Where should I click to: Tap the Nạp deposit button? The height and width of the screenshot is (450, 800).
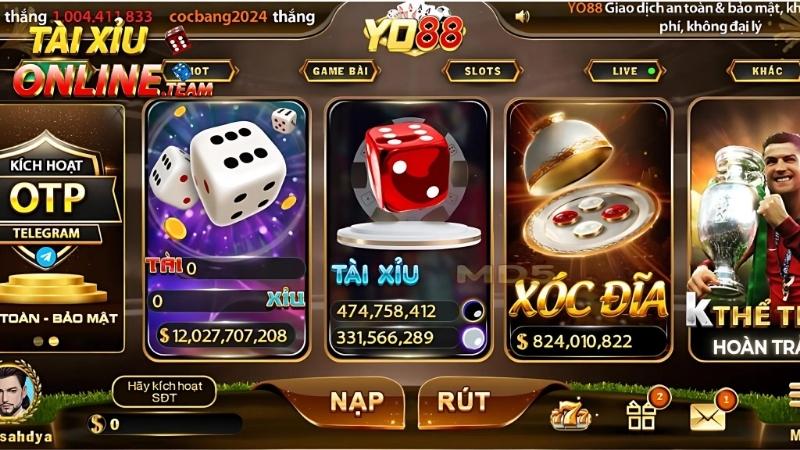click(357, 401)
